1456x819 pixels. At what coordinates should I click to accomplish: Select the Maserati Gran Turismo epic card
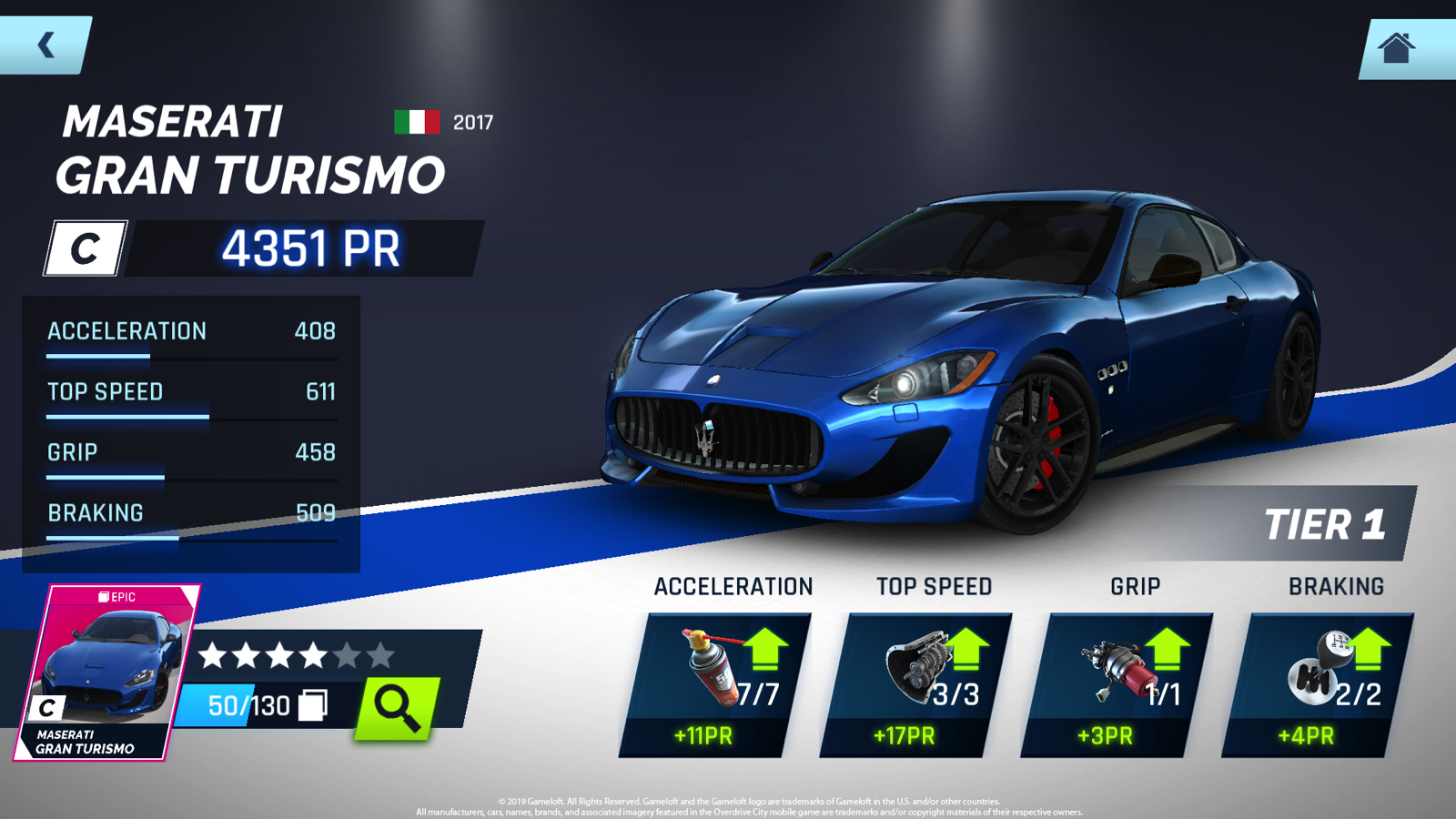point(106,672)
